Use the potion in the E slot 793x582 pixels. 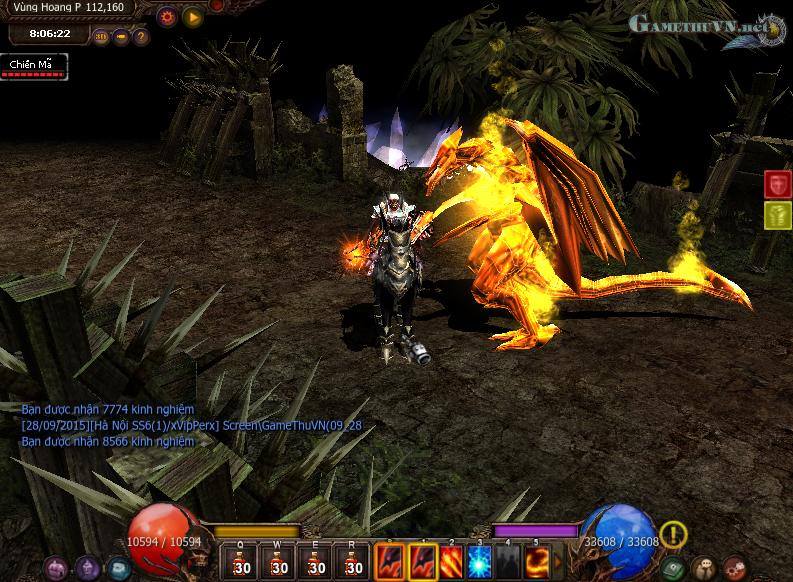[316, 562]
